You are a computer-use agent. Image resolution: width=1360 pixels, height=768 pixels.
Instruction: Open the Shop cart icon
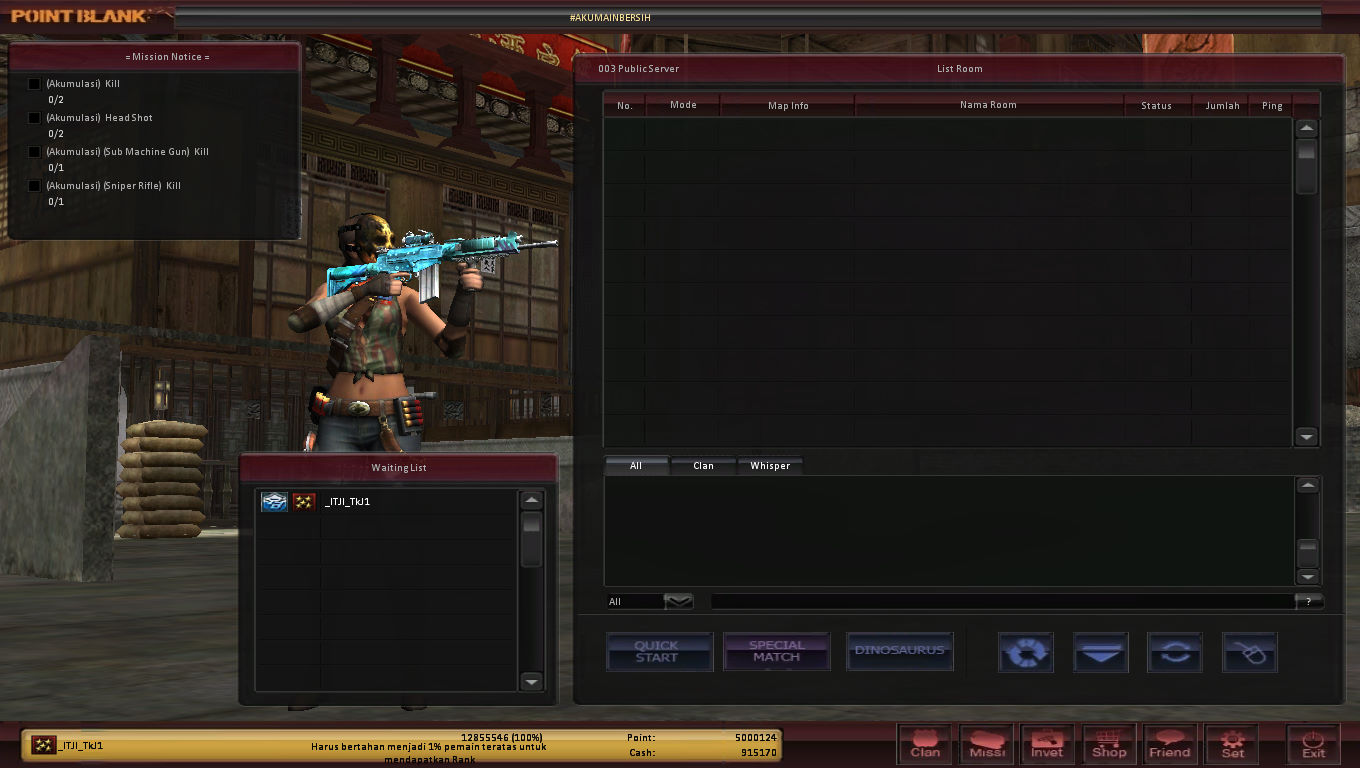(1110, 744)
